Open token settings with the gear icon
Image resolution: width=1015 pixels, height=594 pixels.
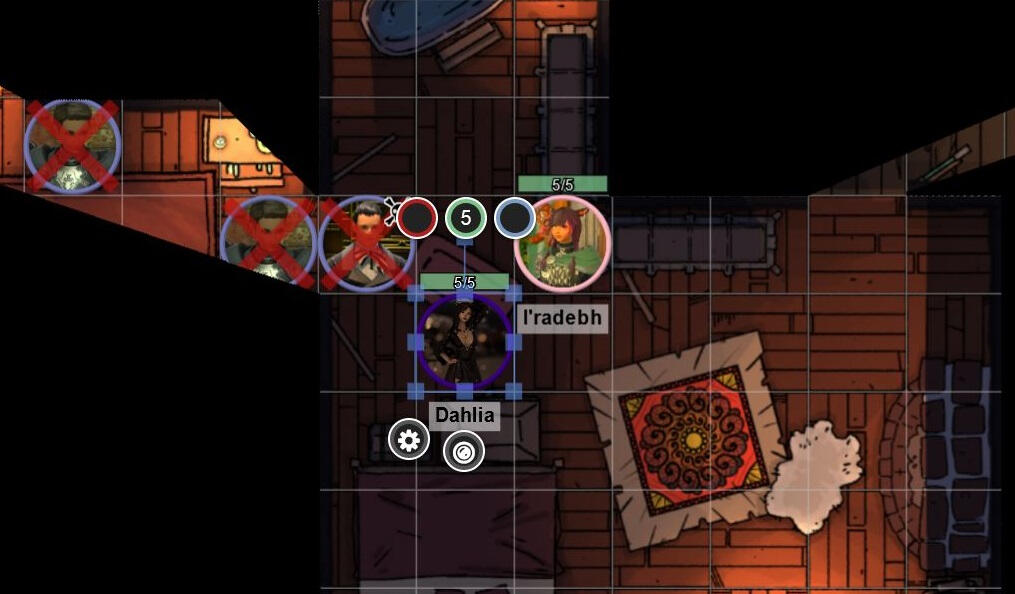click(x=408, y=440)
